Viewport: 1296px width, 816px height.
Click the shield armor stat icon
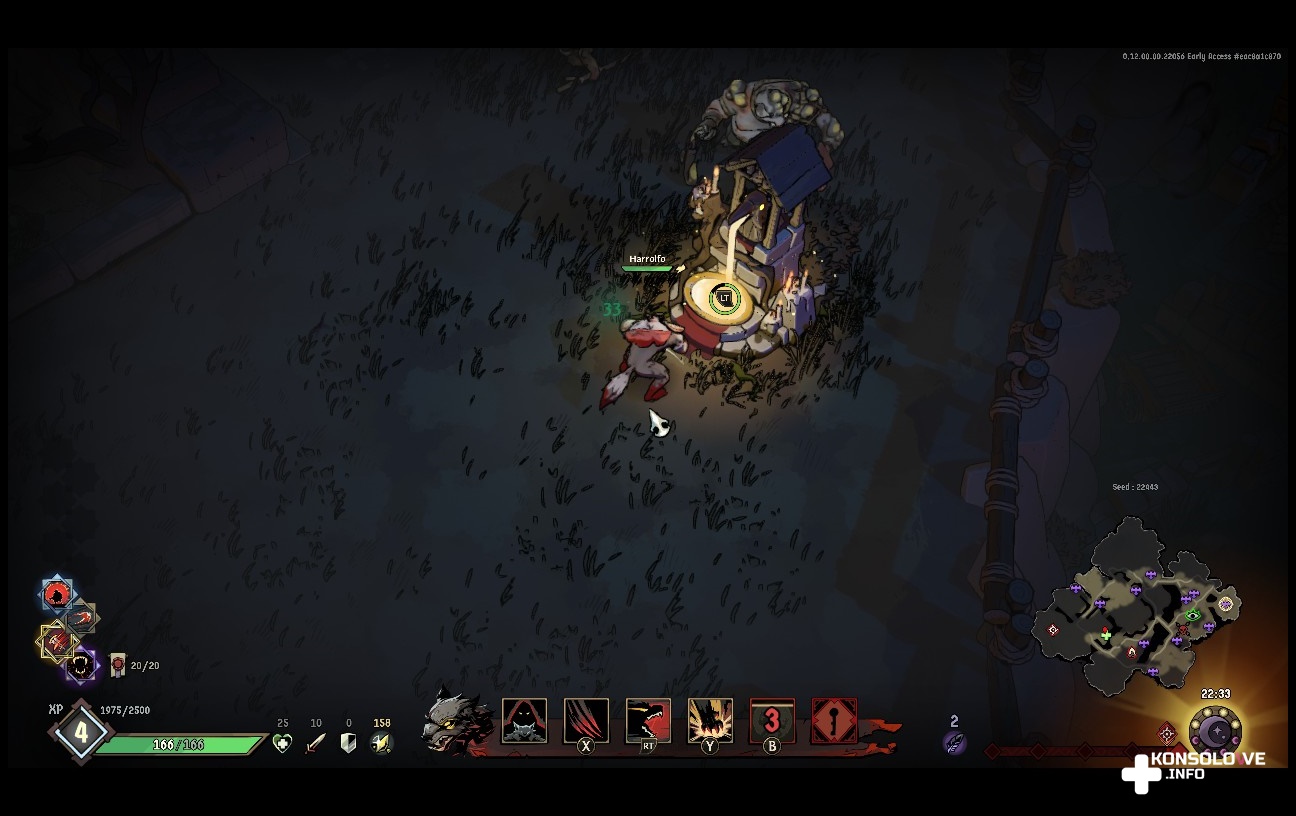pyautogui.click(x=348, y=743)
